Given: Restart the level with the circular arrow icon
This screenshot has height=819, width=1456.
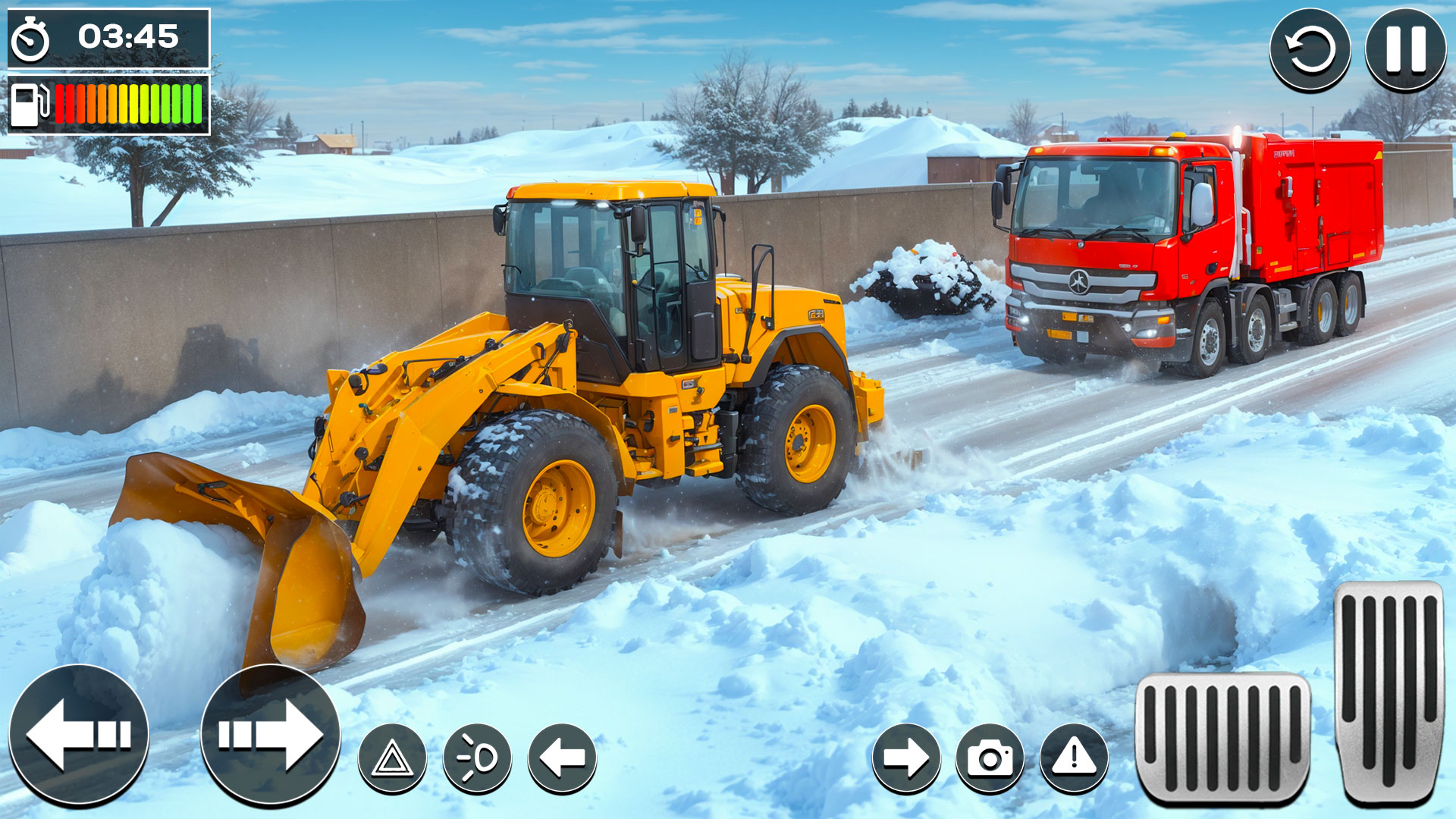Looking at the screenshot, I should click(1312, 47).
